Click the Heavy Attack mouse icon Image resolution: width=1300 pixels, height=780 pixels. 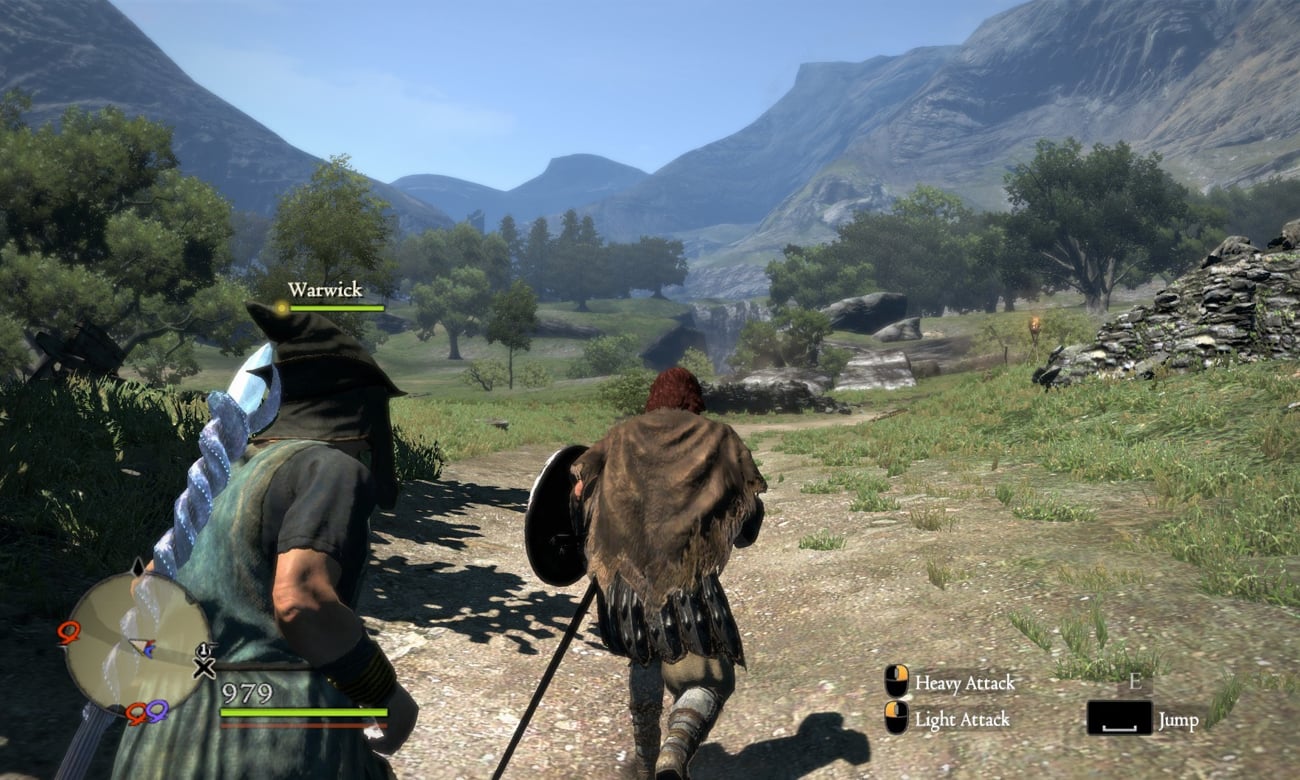[896, 681]
